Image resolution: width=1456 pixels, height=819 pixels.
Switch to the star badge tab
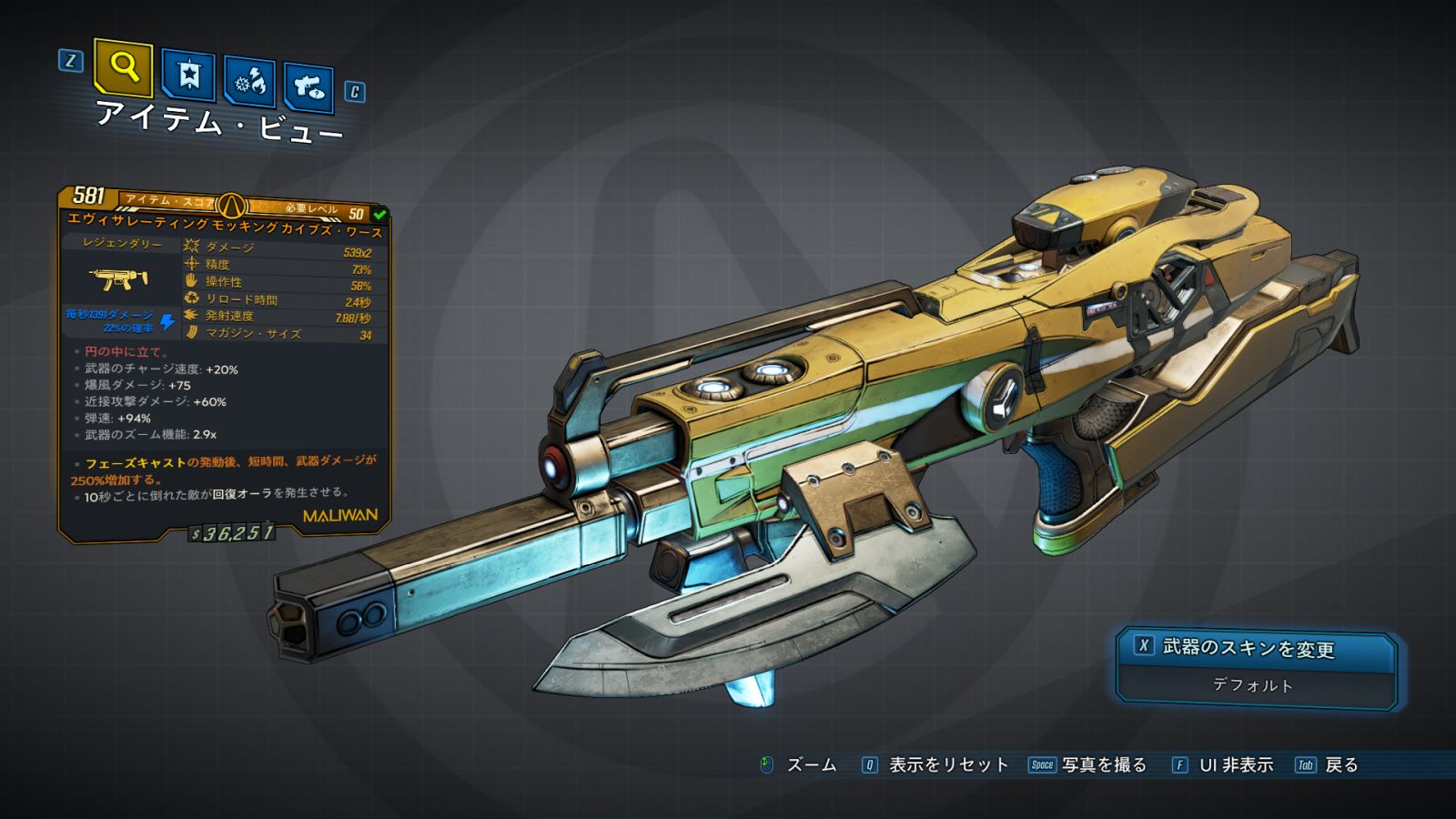click(188, 75)
